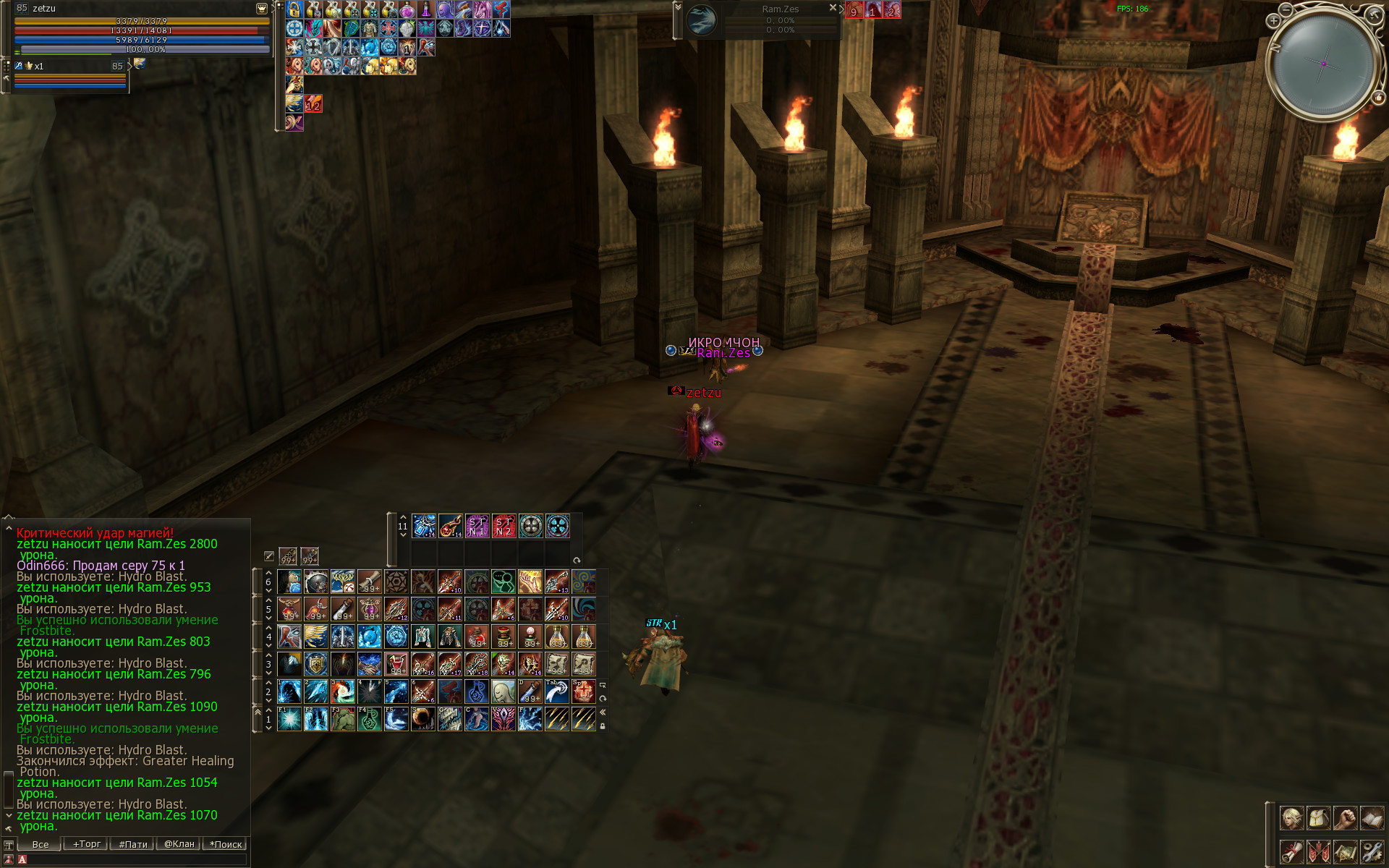Click the circular minimap radar
Viewport: 1389px width, 868px height.
(x=1324, y=64)
